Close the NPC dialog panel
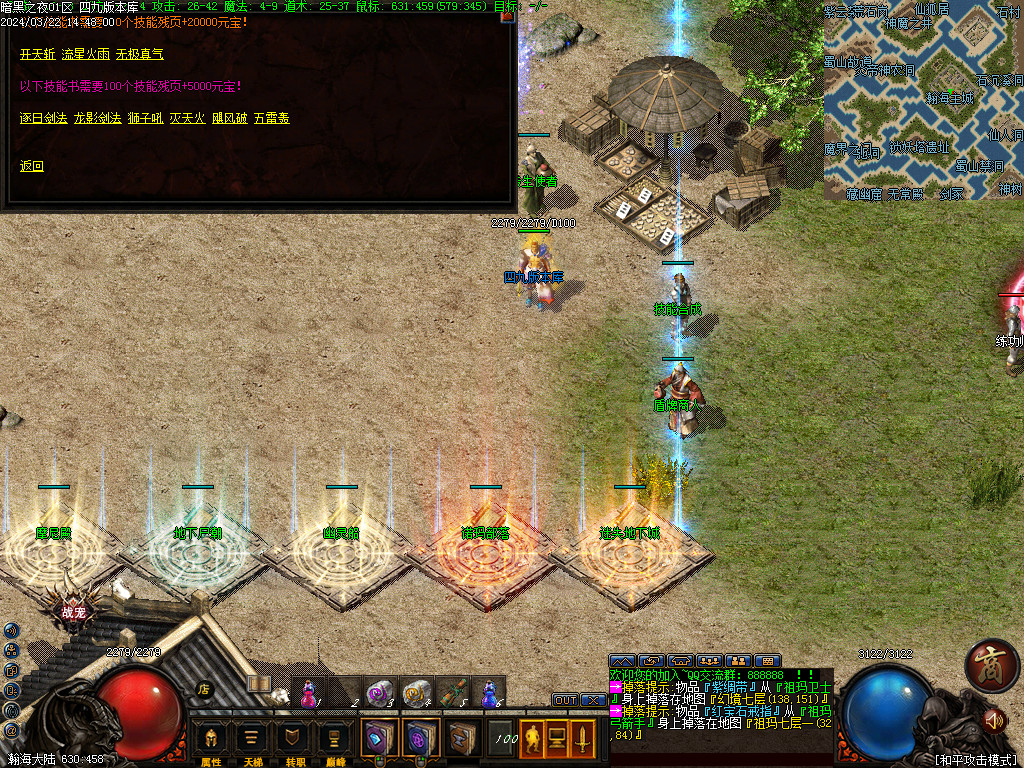This screenshot has width=1024, height=768. [507, 15]
